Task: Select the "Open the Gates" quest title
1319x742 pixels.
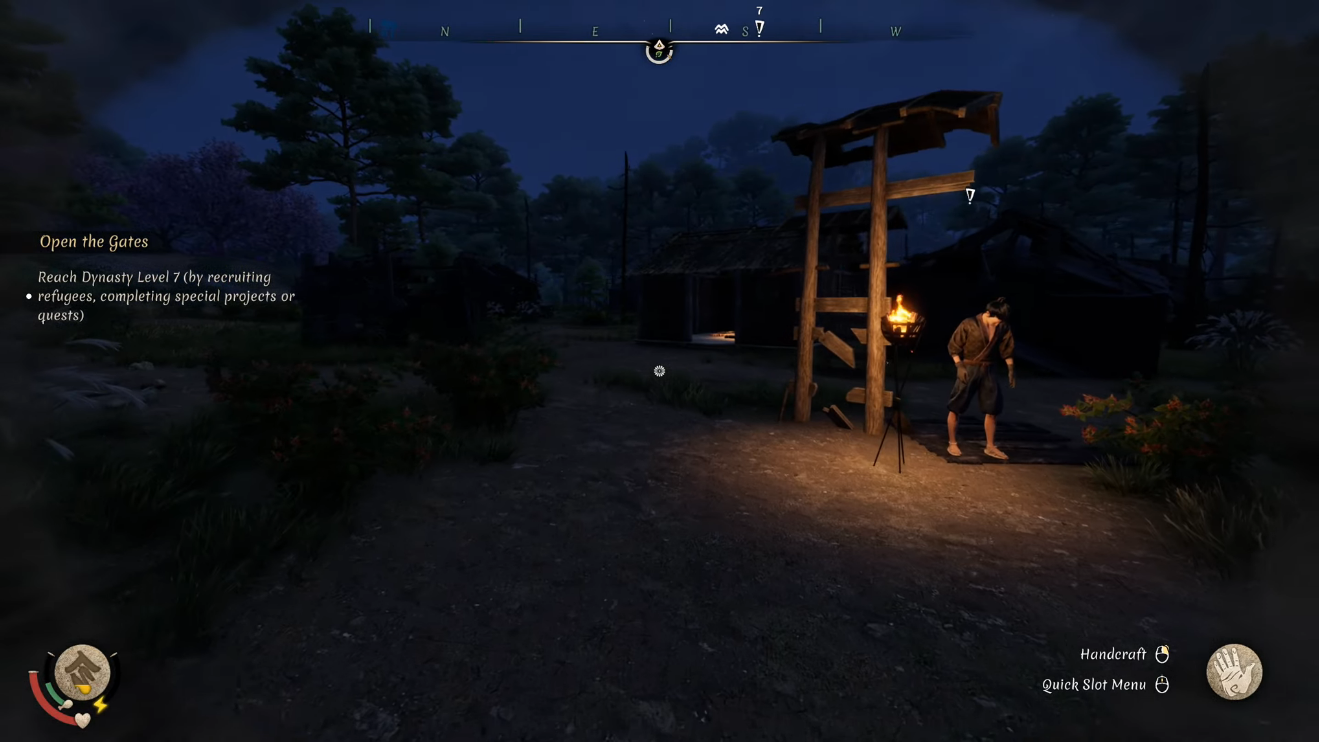Action: click(94, 242)
